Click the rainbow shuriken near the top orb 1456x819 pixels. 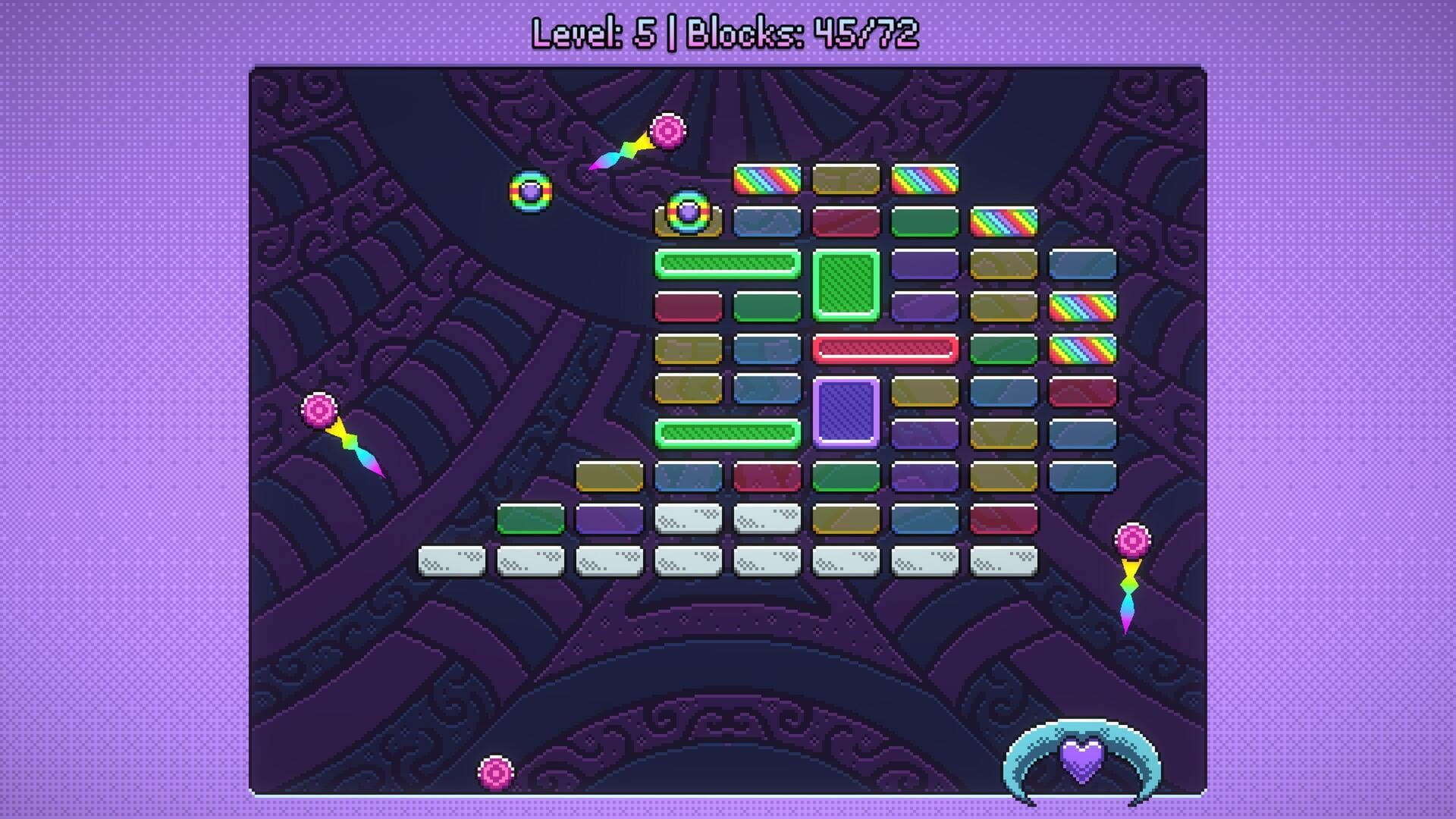click(x=622, y=149)
